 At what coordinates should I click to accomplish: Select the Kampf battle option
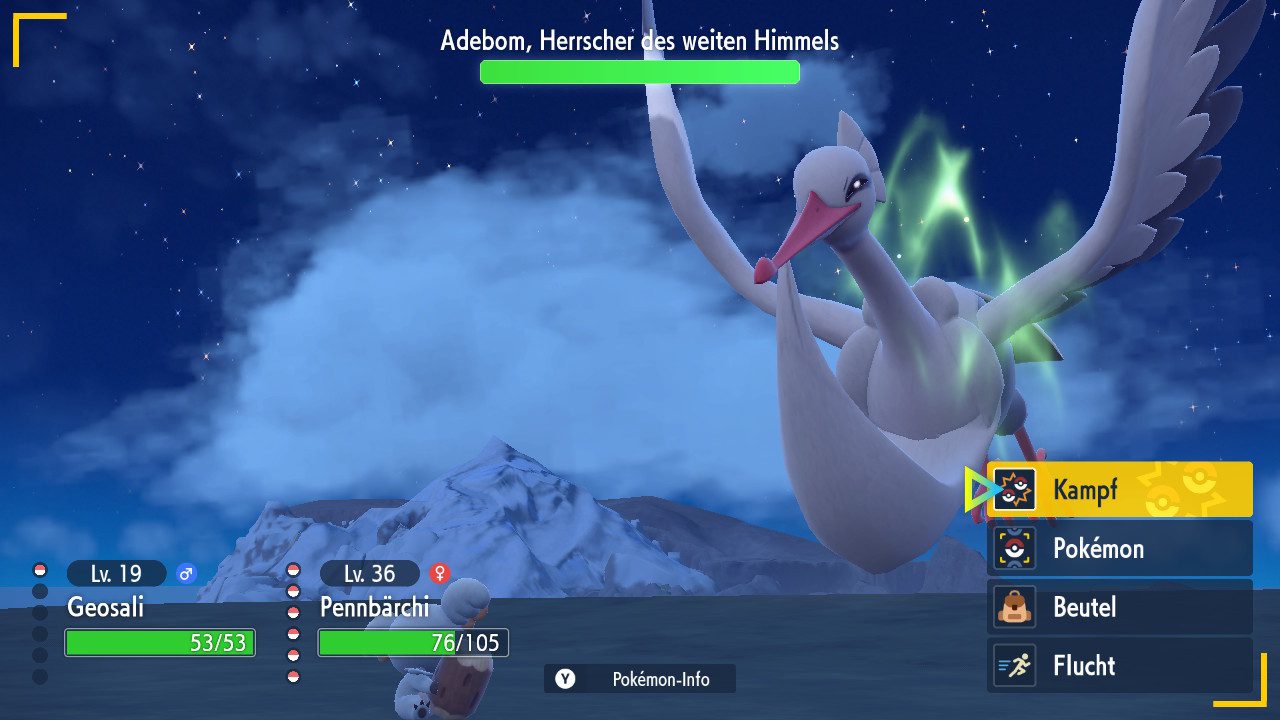pos(1119,490)
